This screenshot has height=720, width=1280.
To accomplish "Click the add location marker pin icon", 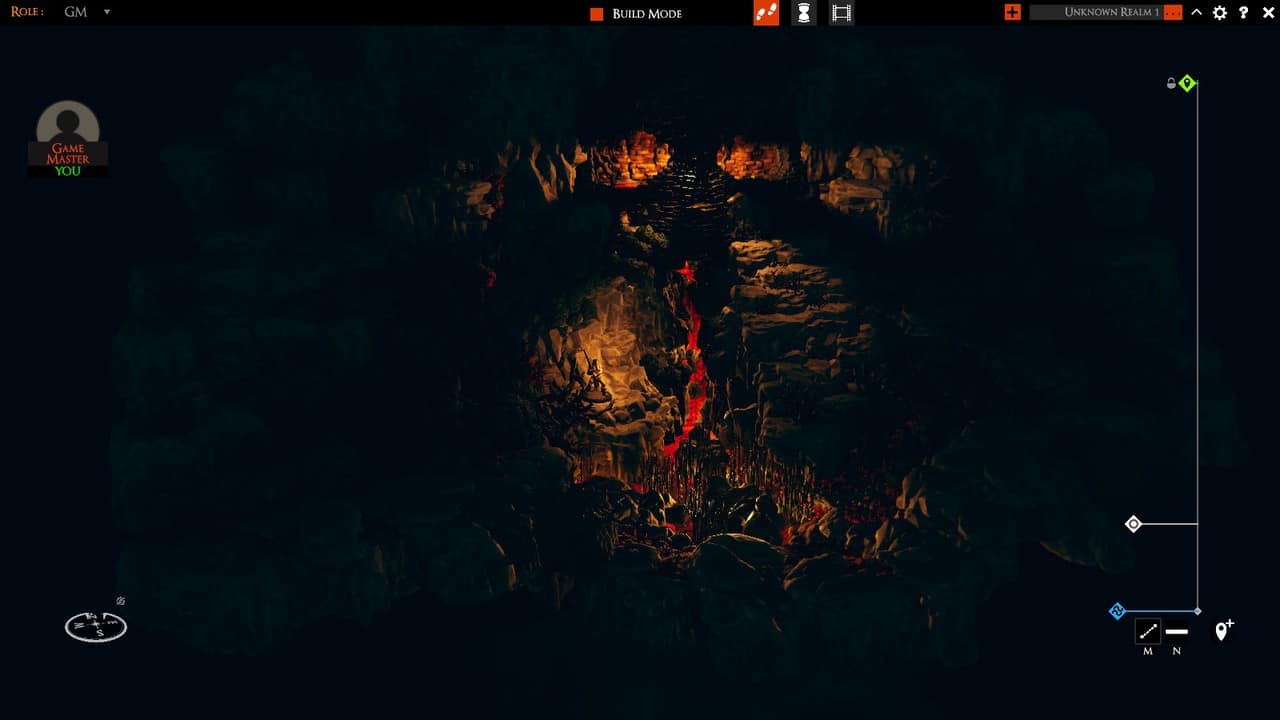I will point(1222,632).
